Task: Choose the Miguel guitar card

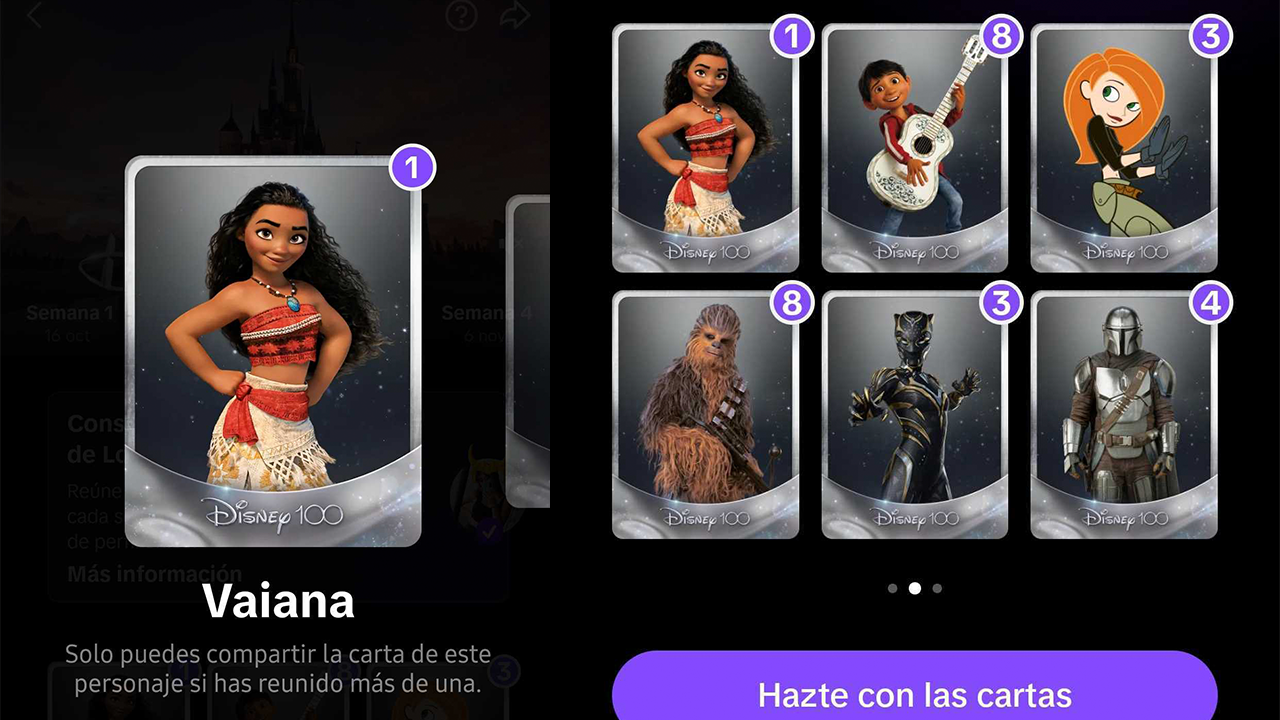Action: [914, 150]
